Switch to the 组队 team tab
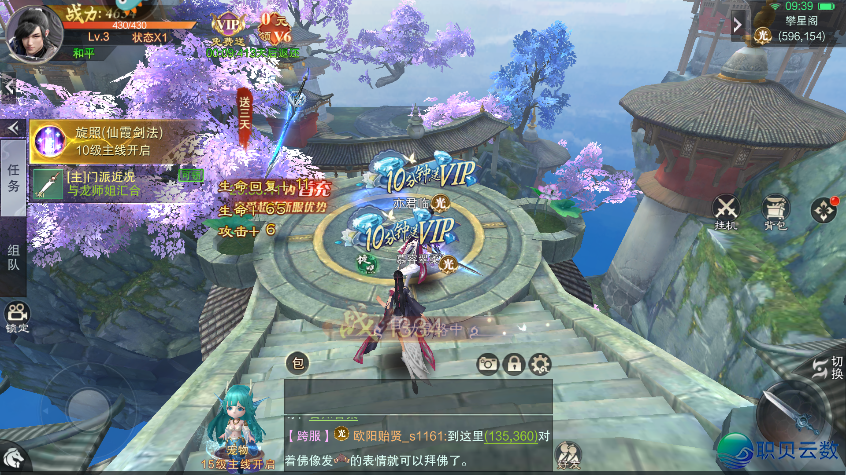 point(14,257)
